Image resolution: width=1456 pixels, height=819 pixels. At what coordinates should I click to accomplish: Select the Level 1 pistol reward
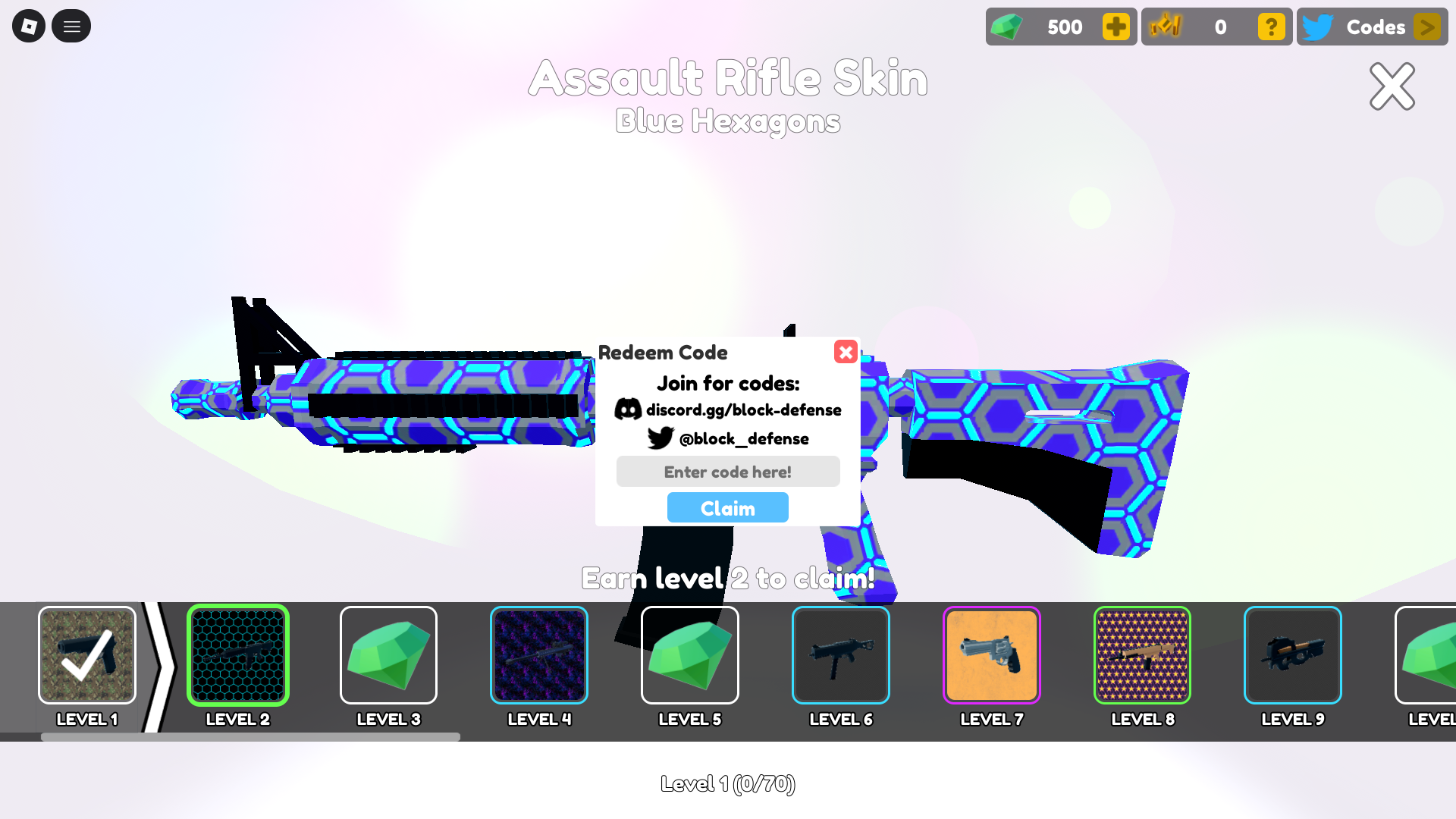click(x=87, y=655)
